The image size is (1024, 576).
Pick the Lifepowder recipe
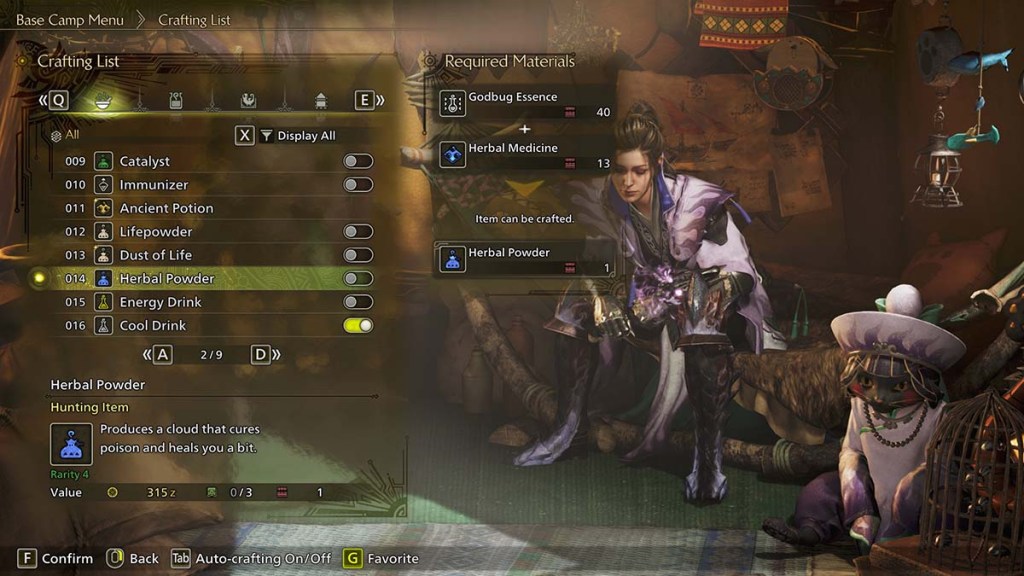(x=155, y=231)
